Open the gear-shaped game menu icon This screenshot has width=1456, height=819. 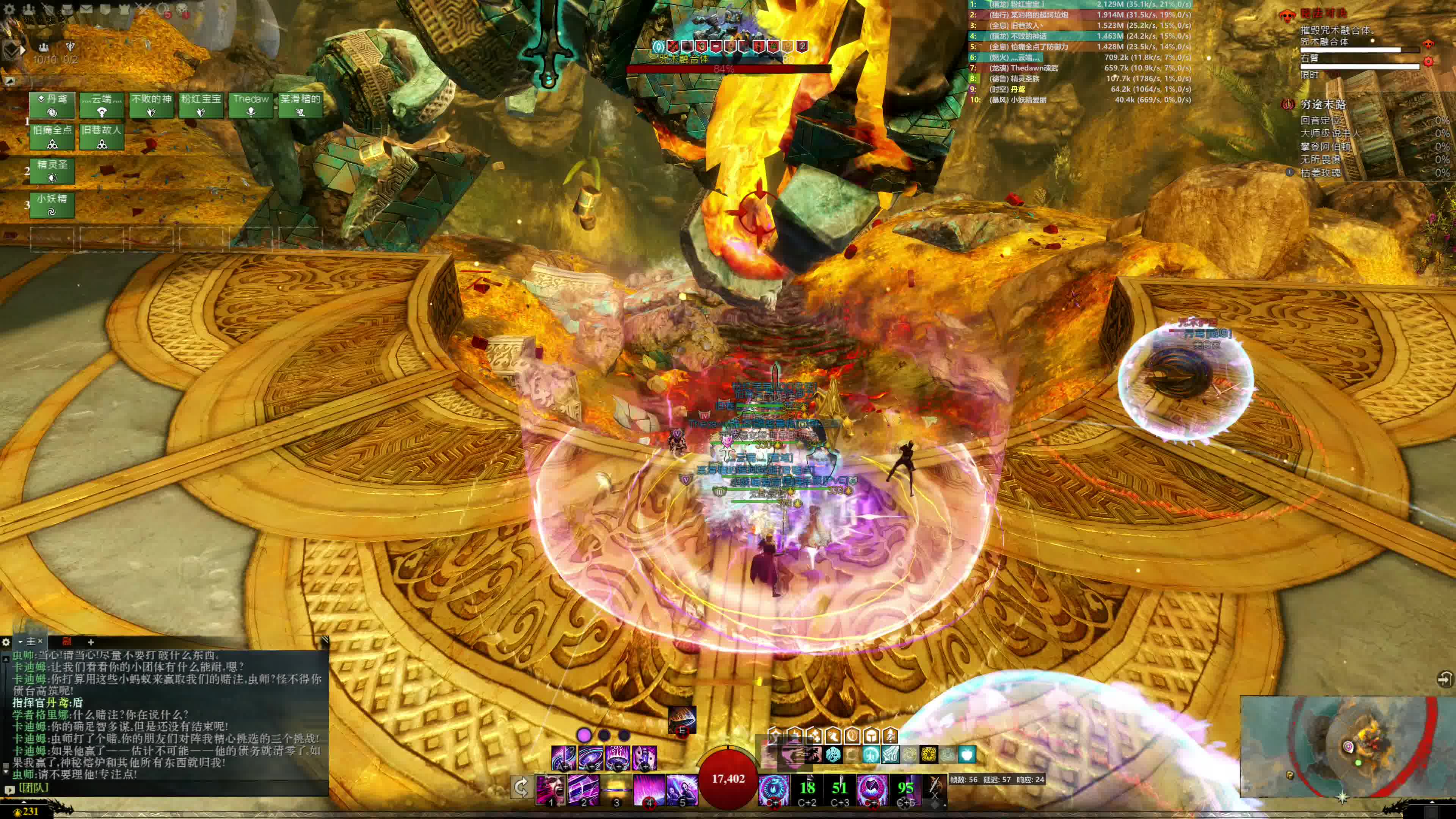(9, 9)
